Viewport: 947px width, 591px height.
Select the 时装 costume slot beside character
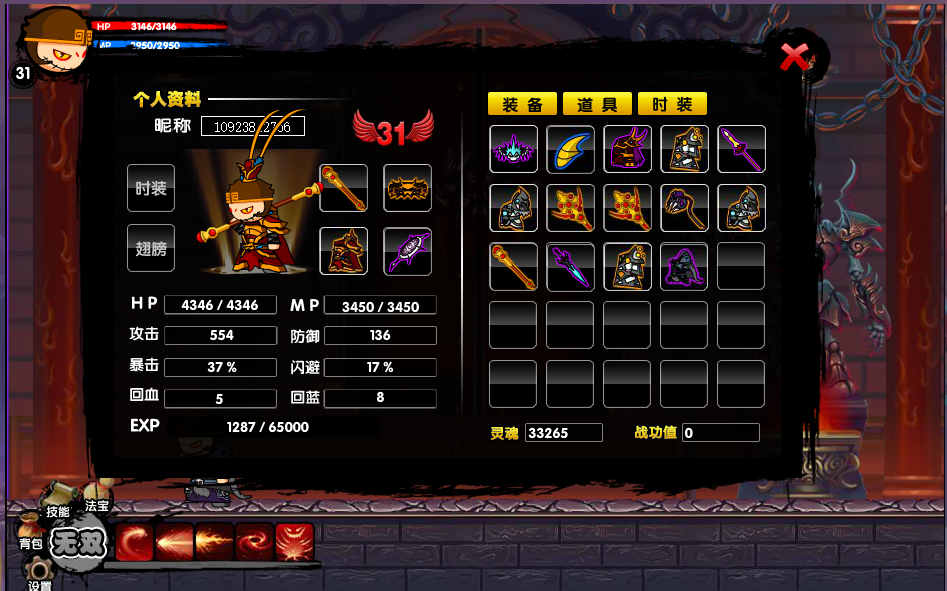(x=151, y=188)
